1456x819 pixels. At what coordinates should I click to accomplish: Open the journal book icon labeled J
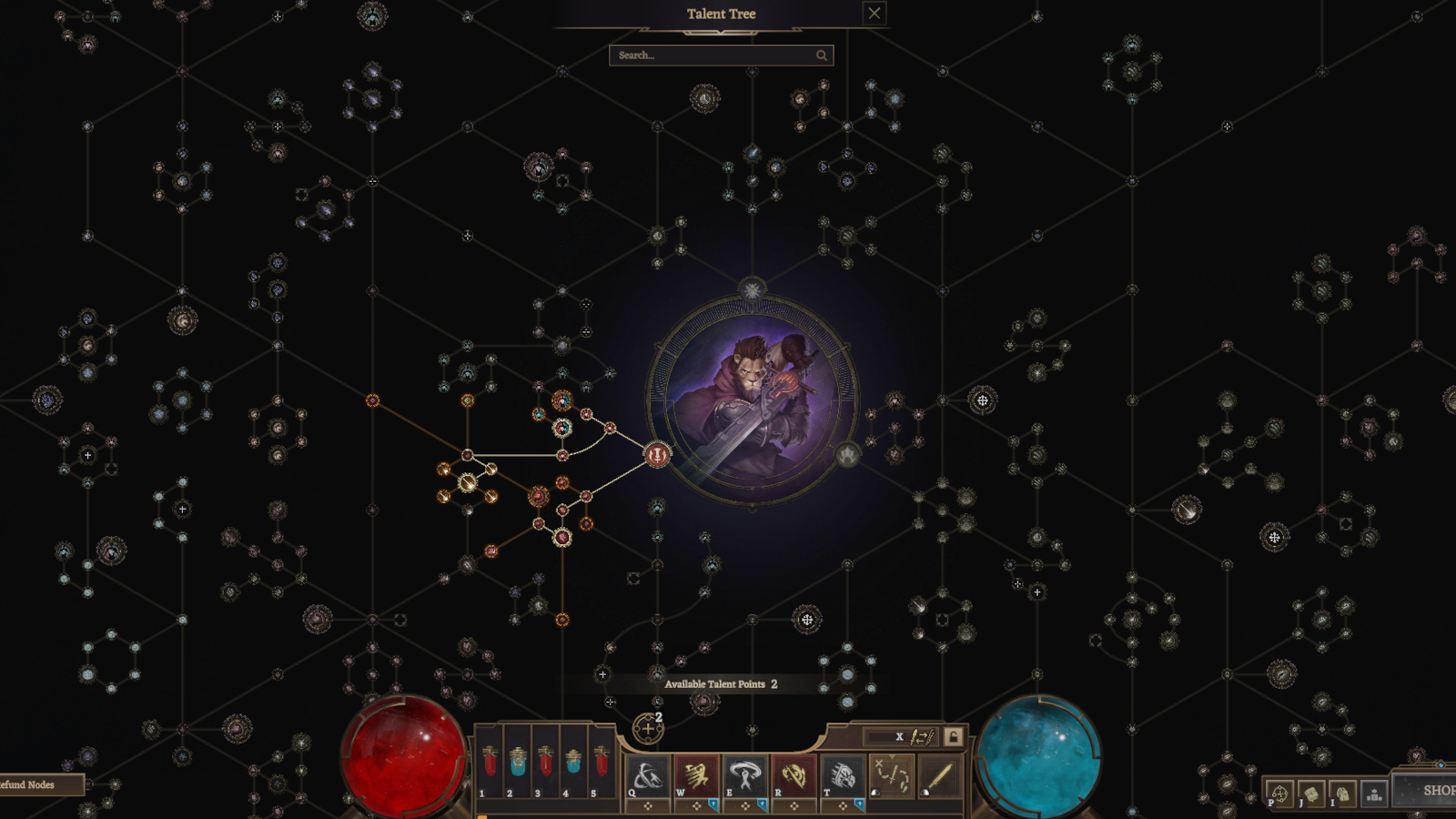[x=1310, y=794]
